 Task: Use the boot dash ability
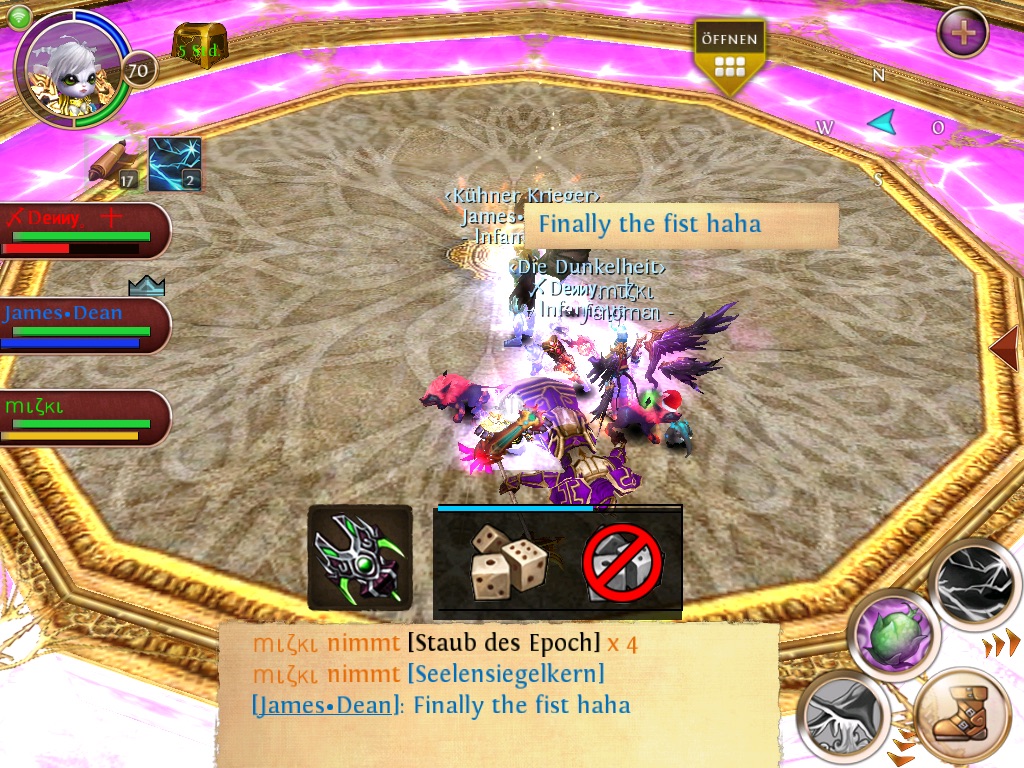pos(961,716)
